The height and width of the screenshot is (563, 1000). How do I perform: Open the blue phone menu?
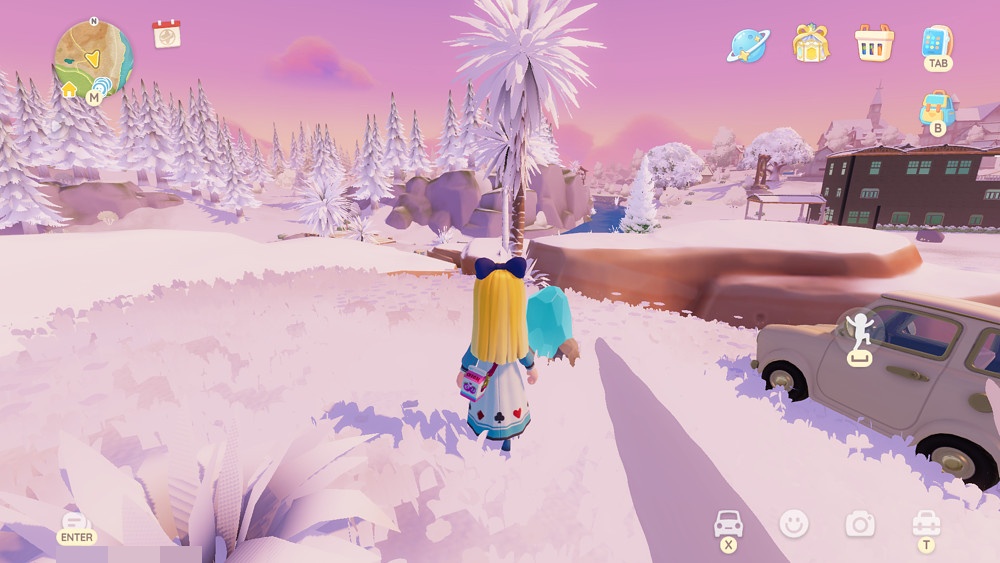tap(937, 42)
